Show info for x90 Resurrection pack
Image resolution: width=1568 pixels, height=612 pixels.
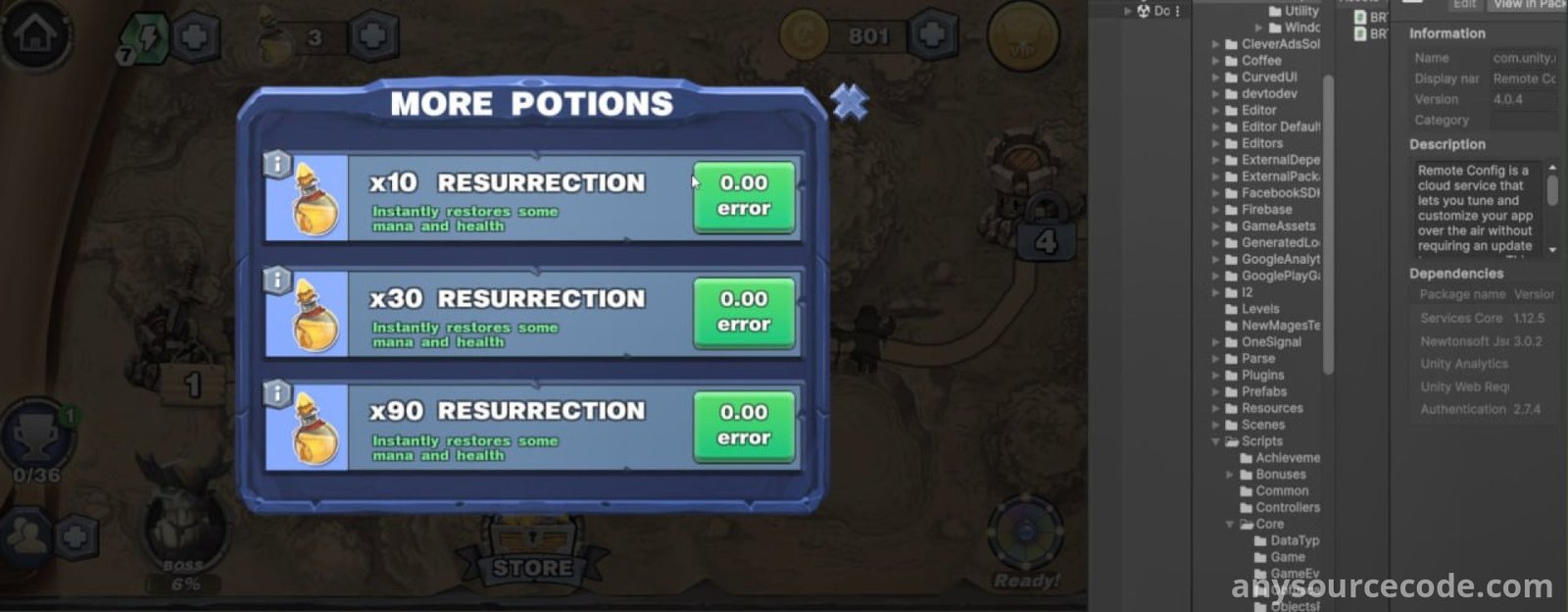pos(277,394)
